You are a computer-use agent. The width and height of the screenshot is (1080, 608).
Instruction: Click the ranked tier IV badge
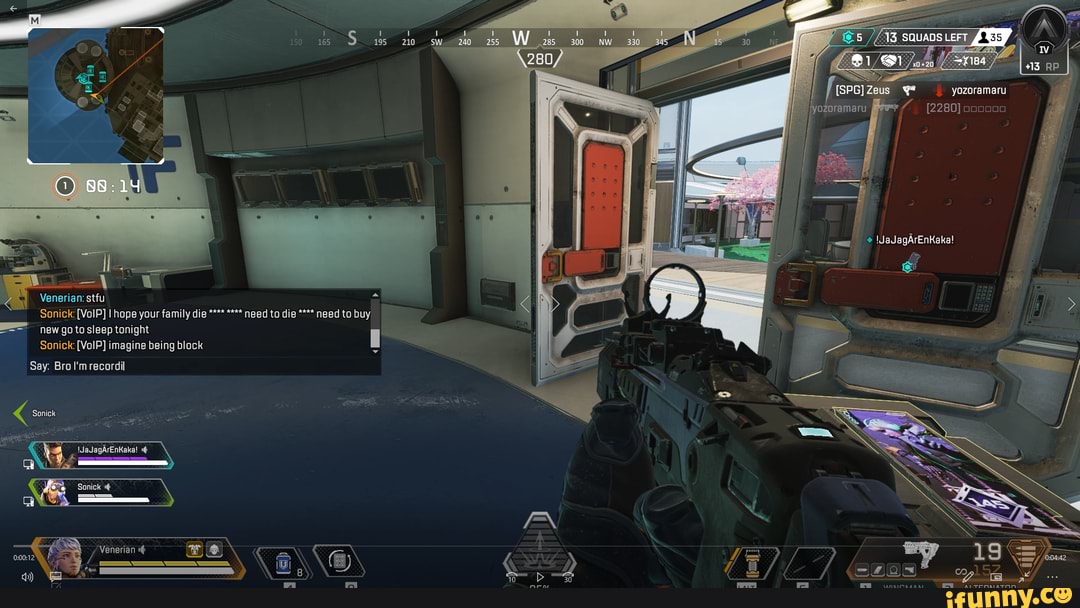click(1044, 43)
